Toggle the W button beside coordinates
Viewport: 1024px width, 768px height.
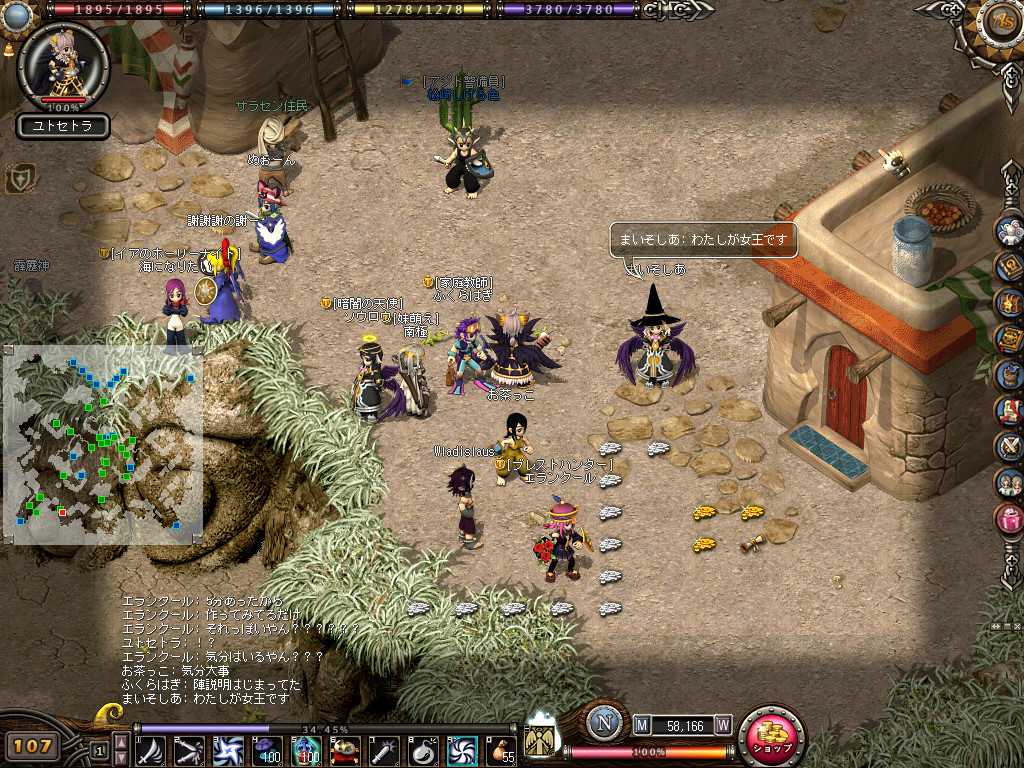(722, 726)
